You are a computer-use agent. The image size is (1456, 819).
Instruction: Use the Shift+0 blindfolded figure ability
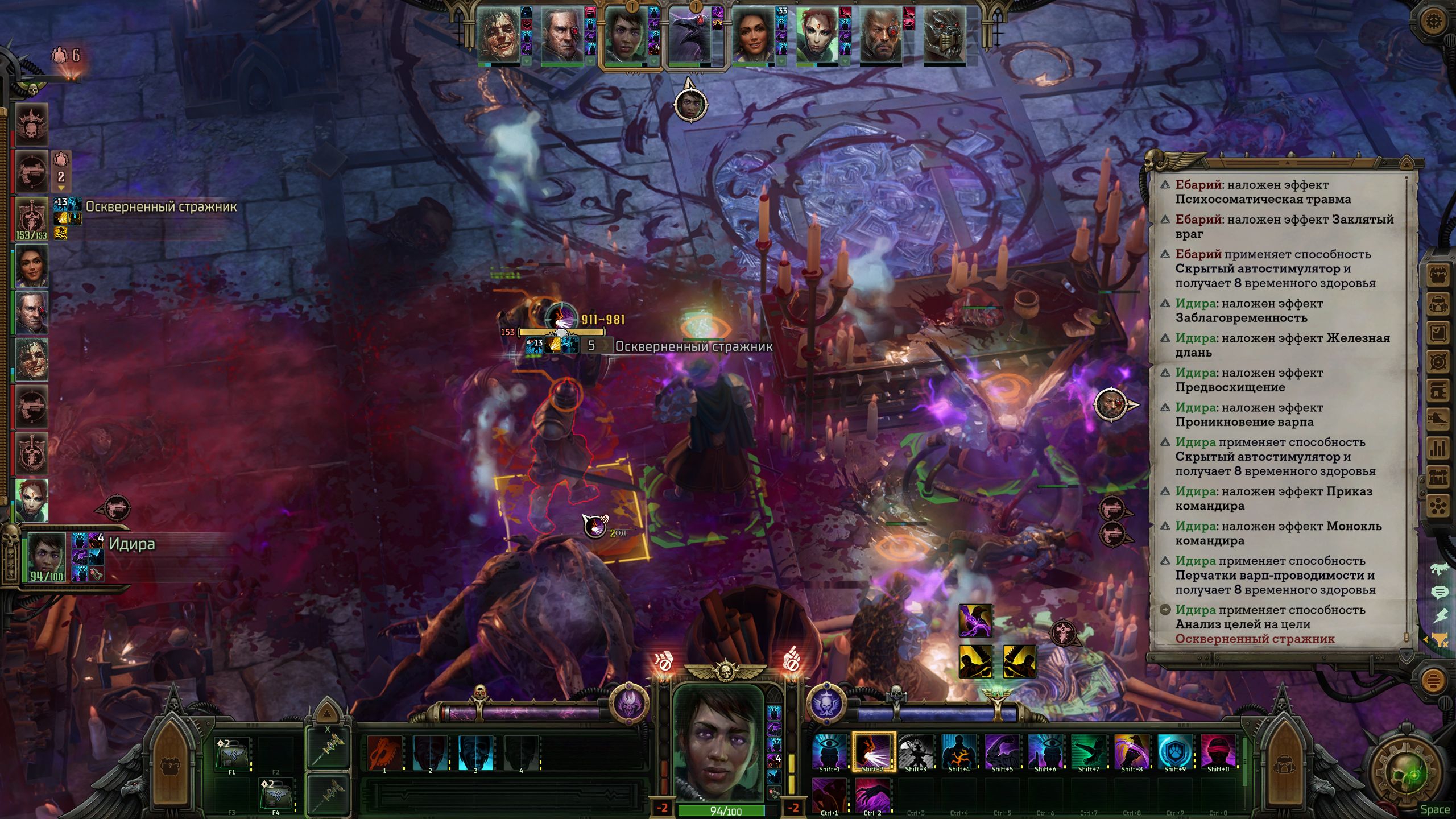1218,751
